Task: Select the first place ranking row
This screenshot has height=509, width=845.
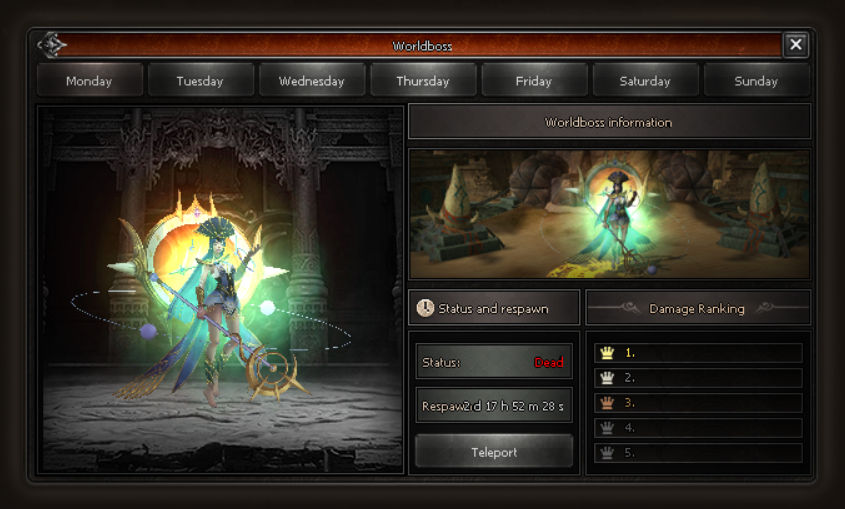Action: [698, 353]
